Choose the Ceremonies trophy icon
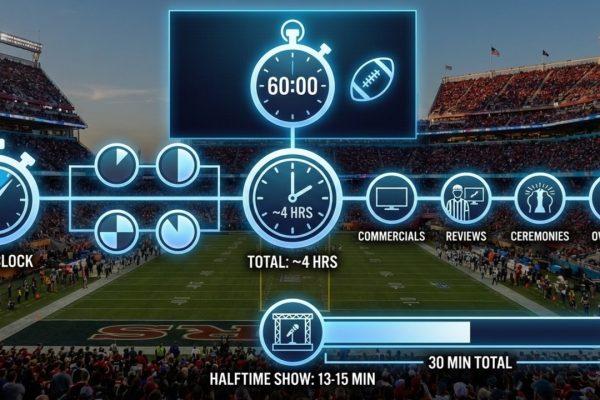 [x=540, y=198]
